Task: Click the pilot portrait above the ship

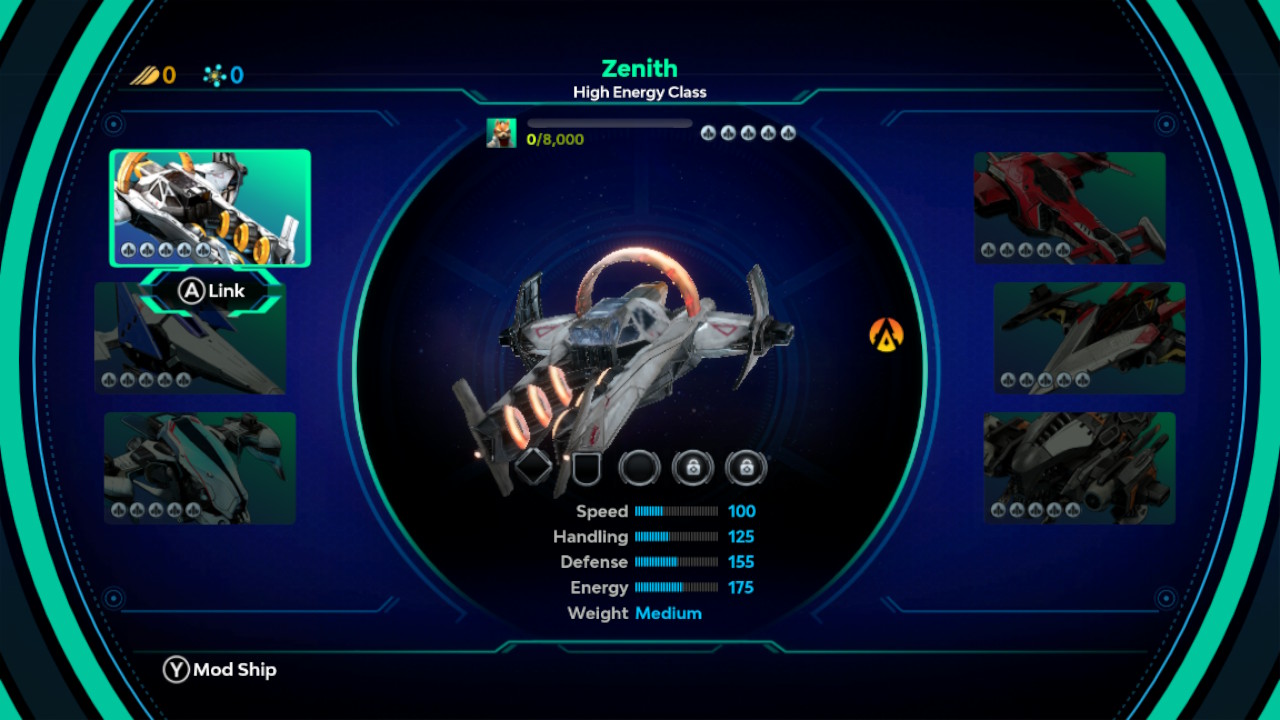Action: [501, 133]
